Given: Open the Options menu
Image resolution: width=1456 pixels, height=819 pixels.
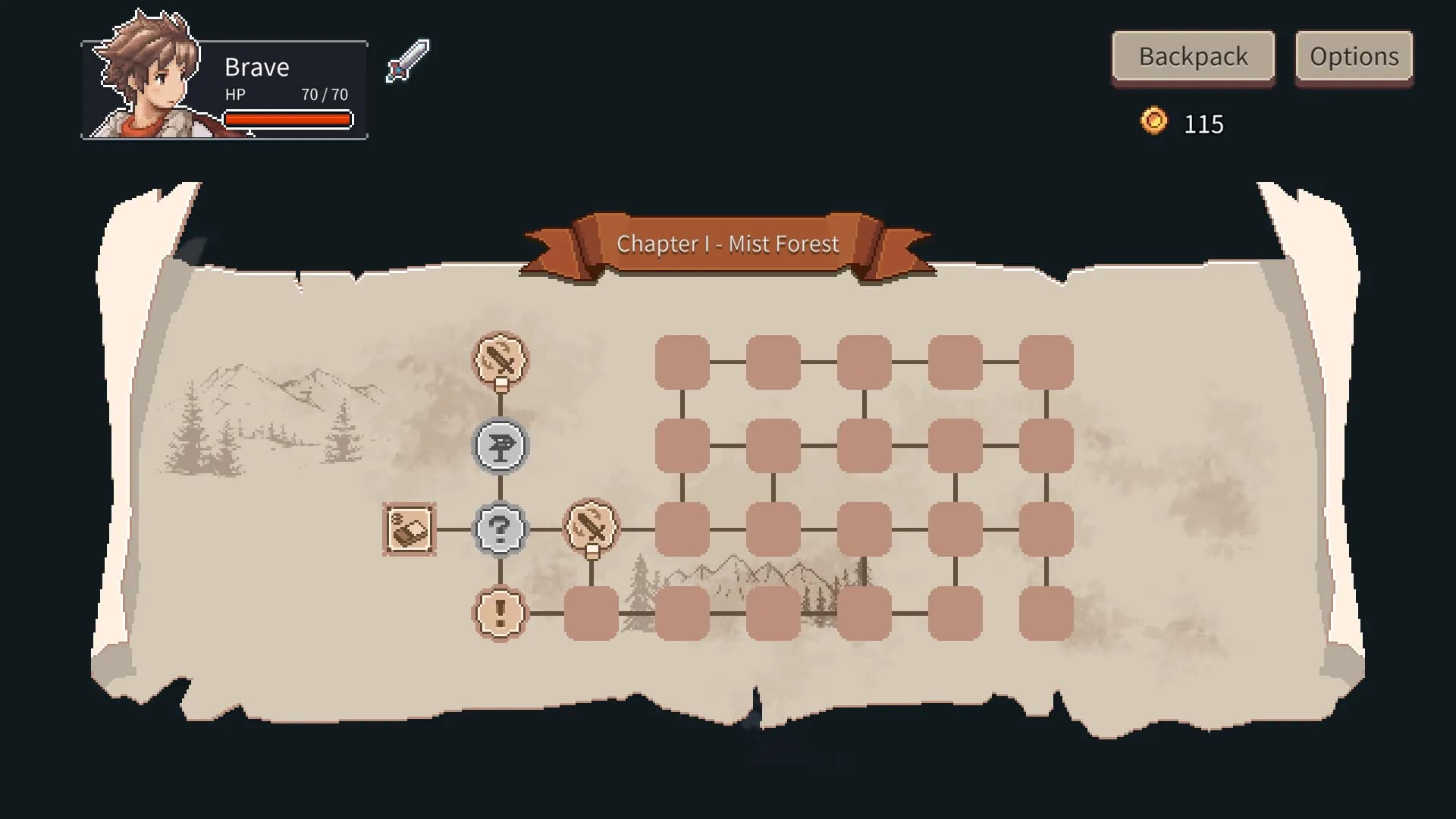Looking at the screenshot, I should [1354, 55].
